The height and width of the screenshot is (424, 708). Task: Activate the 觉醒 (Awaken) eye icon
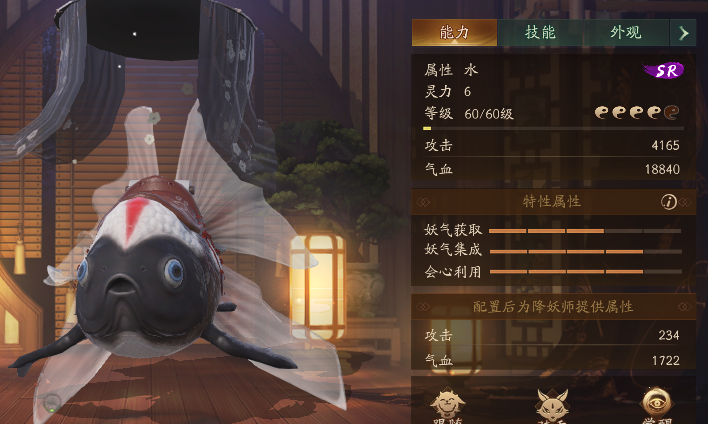[656, 405]
